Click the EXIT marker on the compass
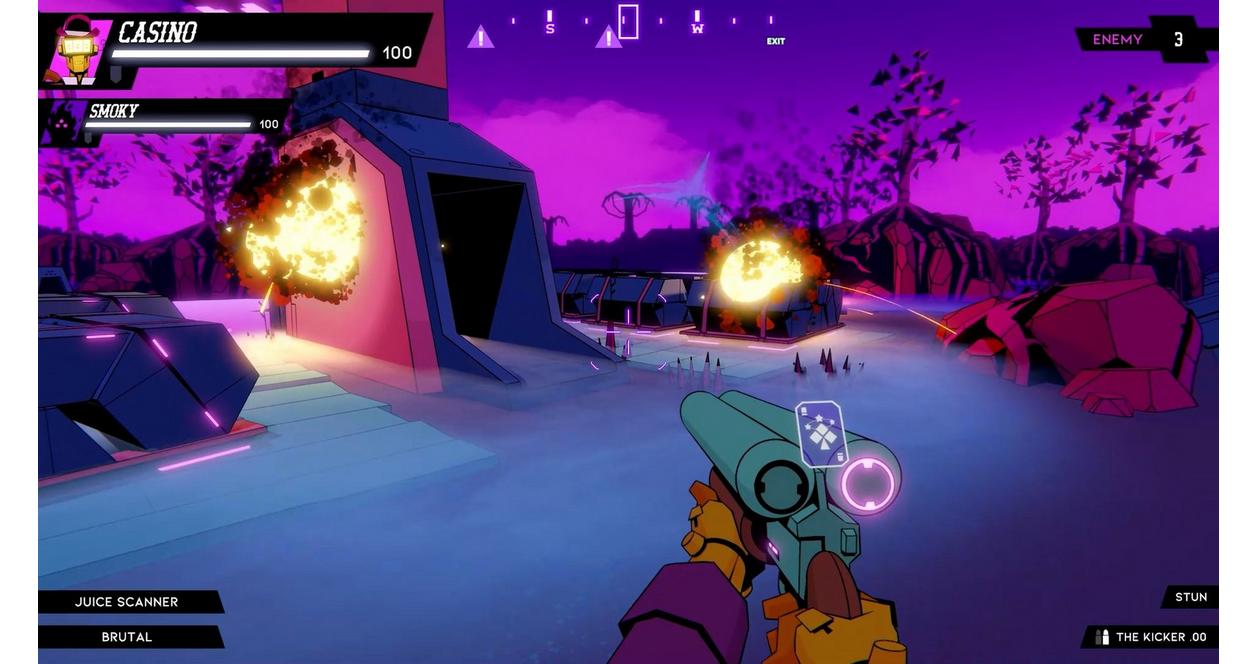This screenshot has width=1256, height=664. (x=775, y=41)
